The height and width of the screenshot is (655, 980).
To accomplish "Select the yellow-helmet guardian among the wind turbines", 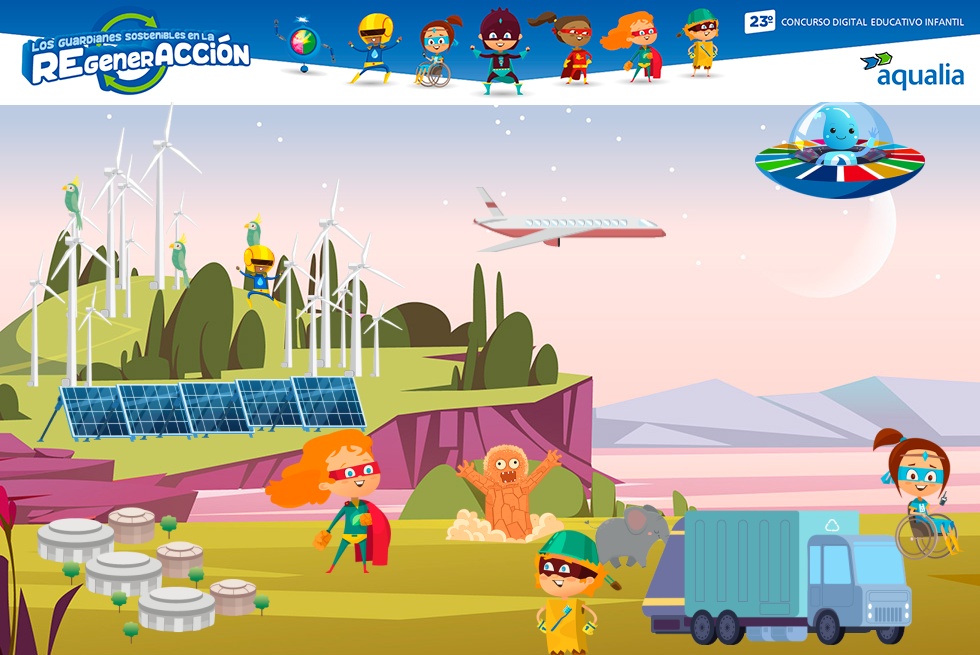I will 259,269.
